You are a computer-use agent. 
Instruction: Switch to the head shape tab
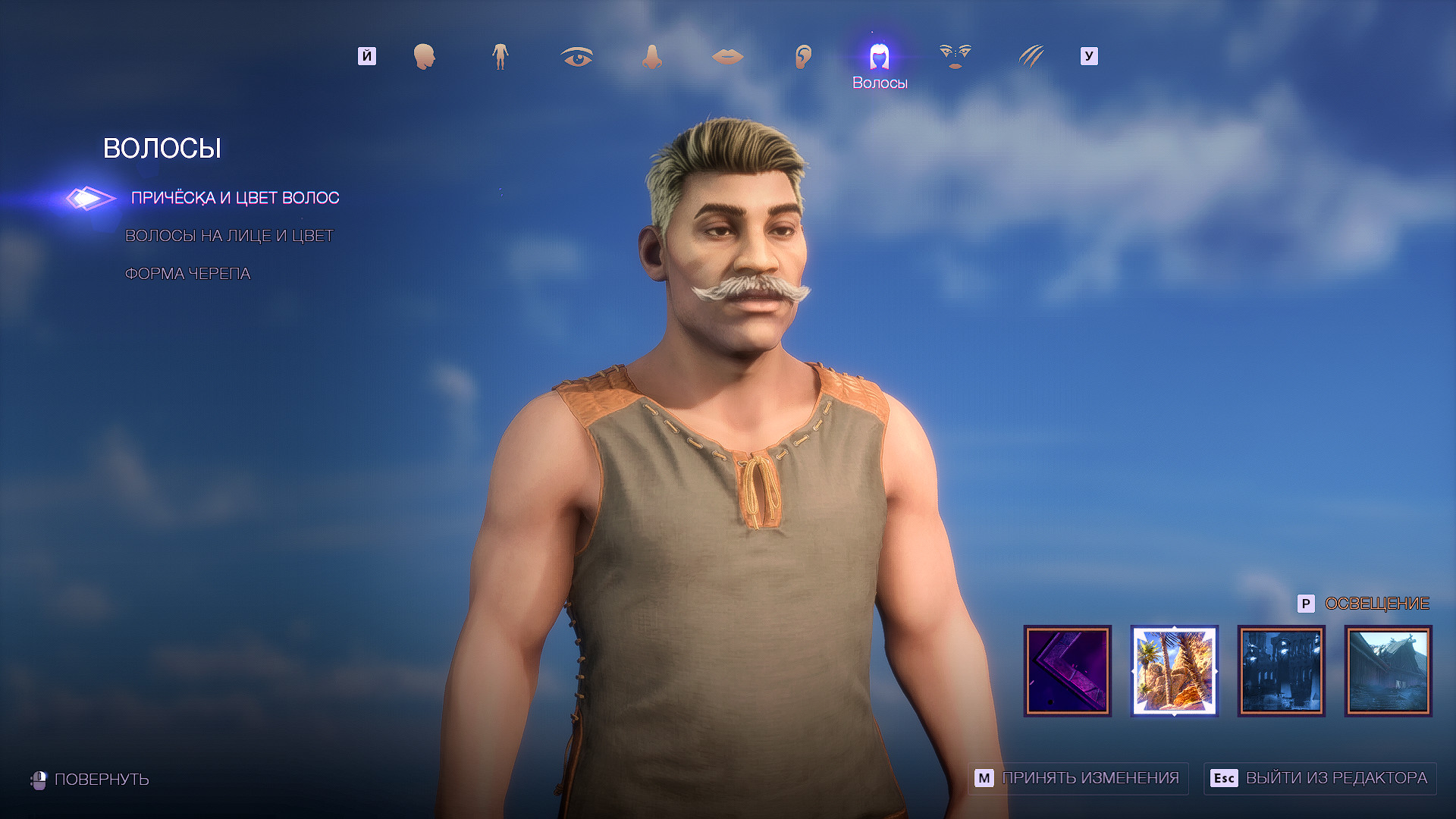pos(424,56)
